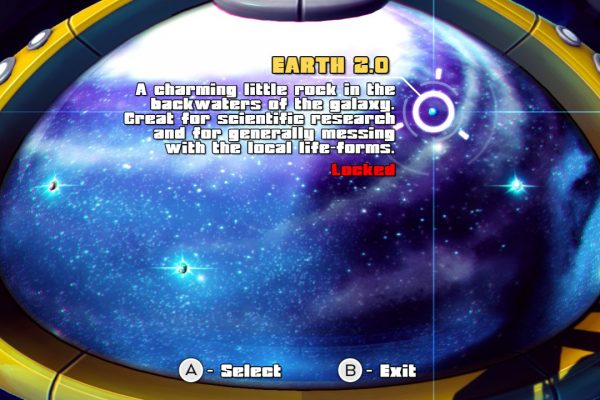Select the Earth 2.0 planet marker

click(x=434, y=109)
